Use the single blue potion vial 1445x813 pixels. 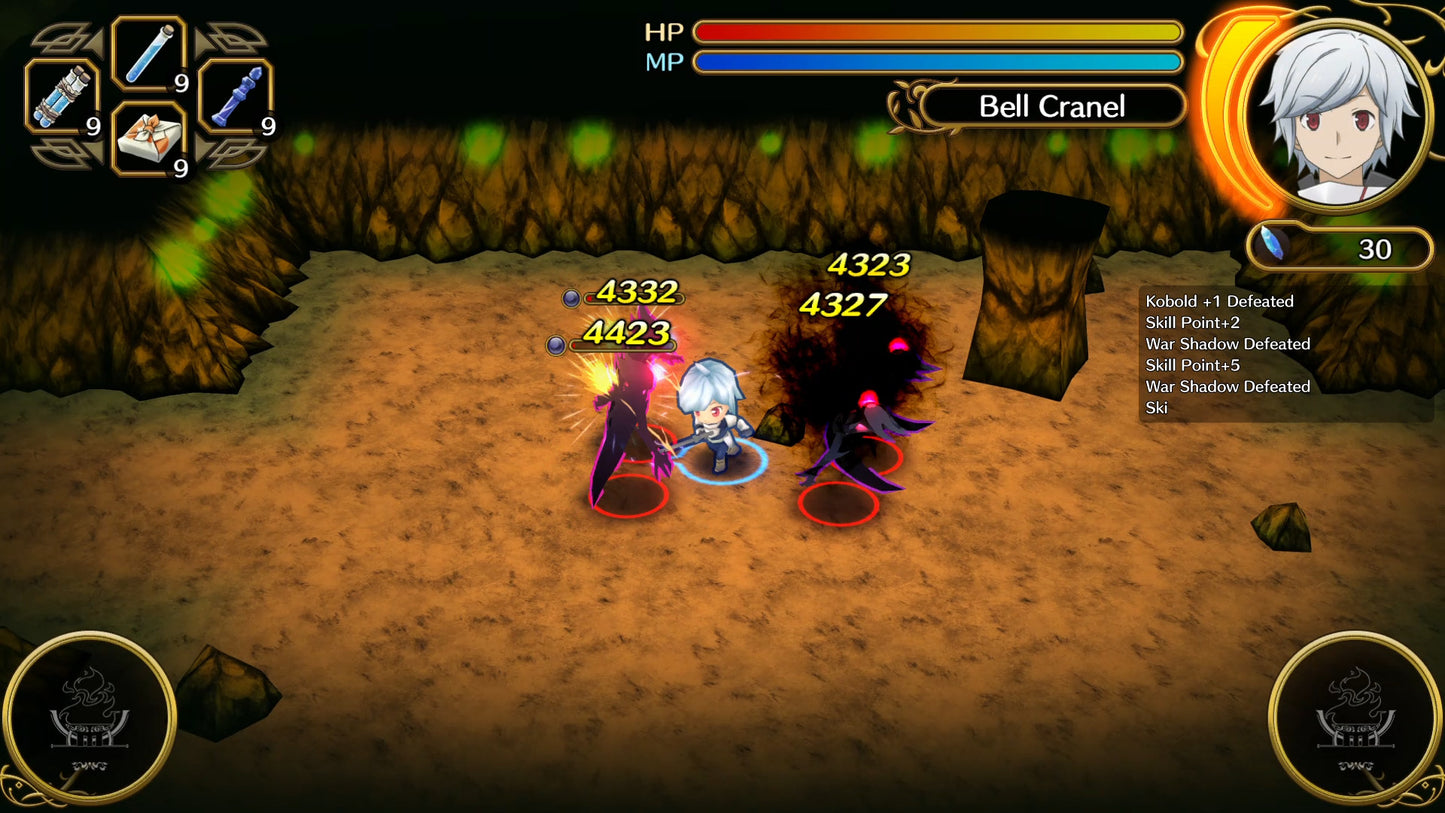coord(149,53)
